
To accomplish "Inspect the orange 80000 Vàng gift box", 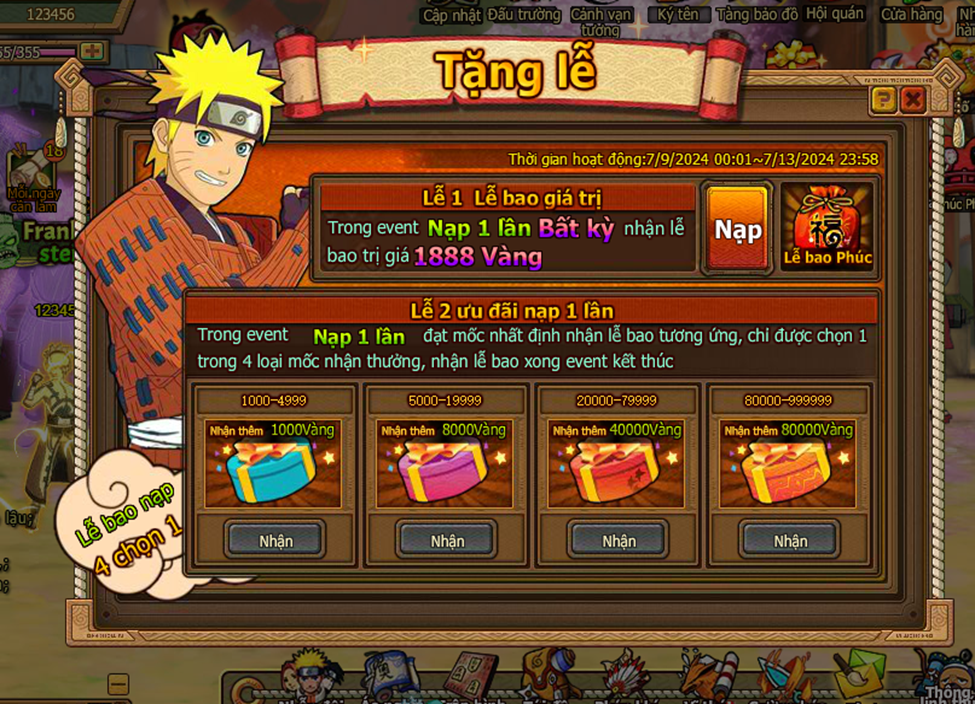I will 788,470.
